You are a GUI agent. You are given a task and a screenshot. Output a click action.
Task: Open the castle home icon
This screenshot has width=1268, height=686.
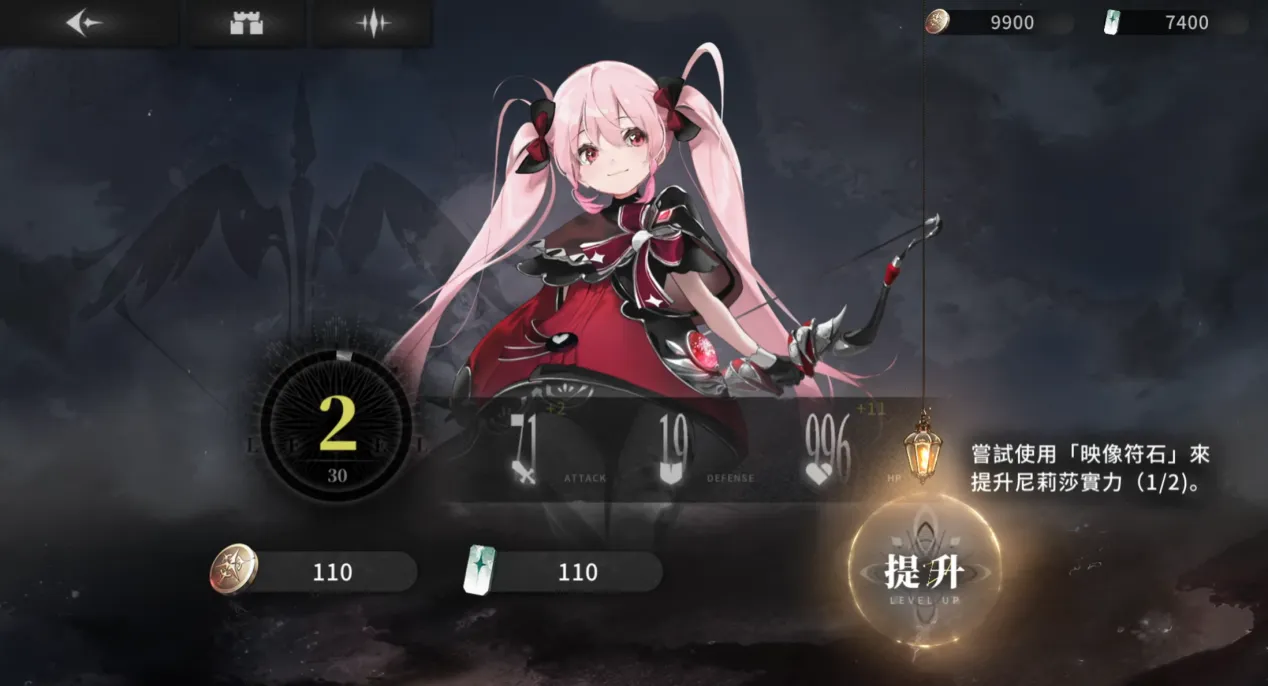(246, 23)
